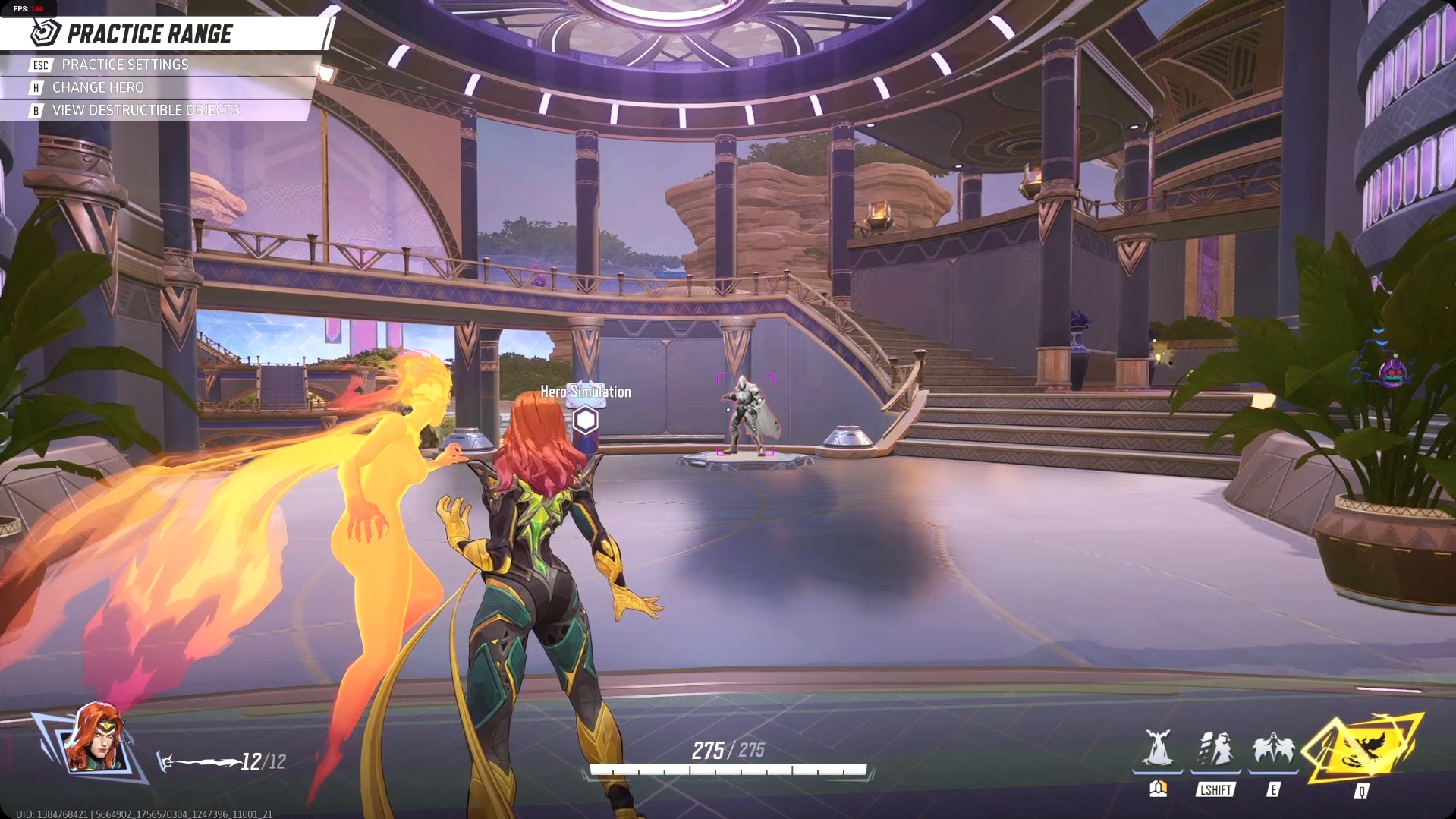Activate the golden phoenix ultimate ability icon
Screen dimensions: 1456x819
point(1363,750)
